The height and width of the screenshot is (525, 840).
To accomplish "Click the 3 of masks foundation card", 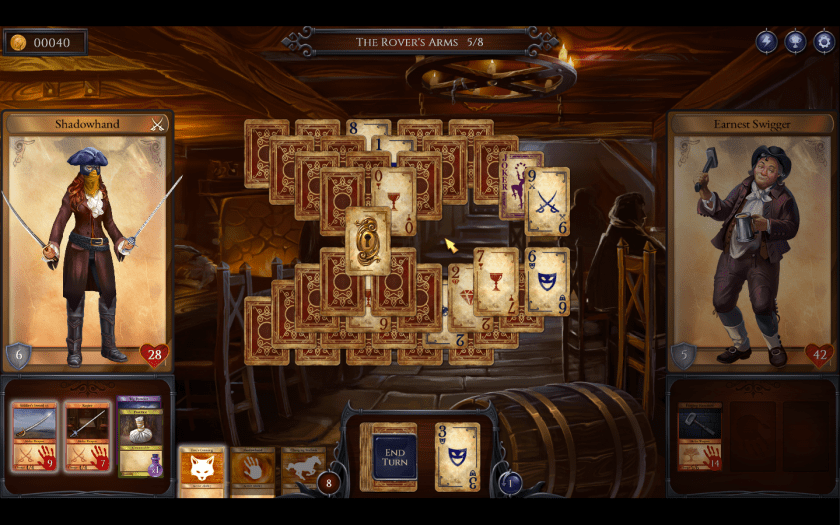I will pos(457,456).
